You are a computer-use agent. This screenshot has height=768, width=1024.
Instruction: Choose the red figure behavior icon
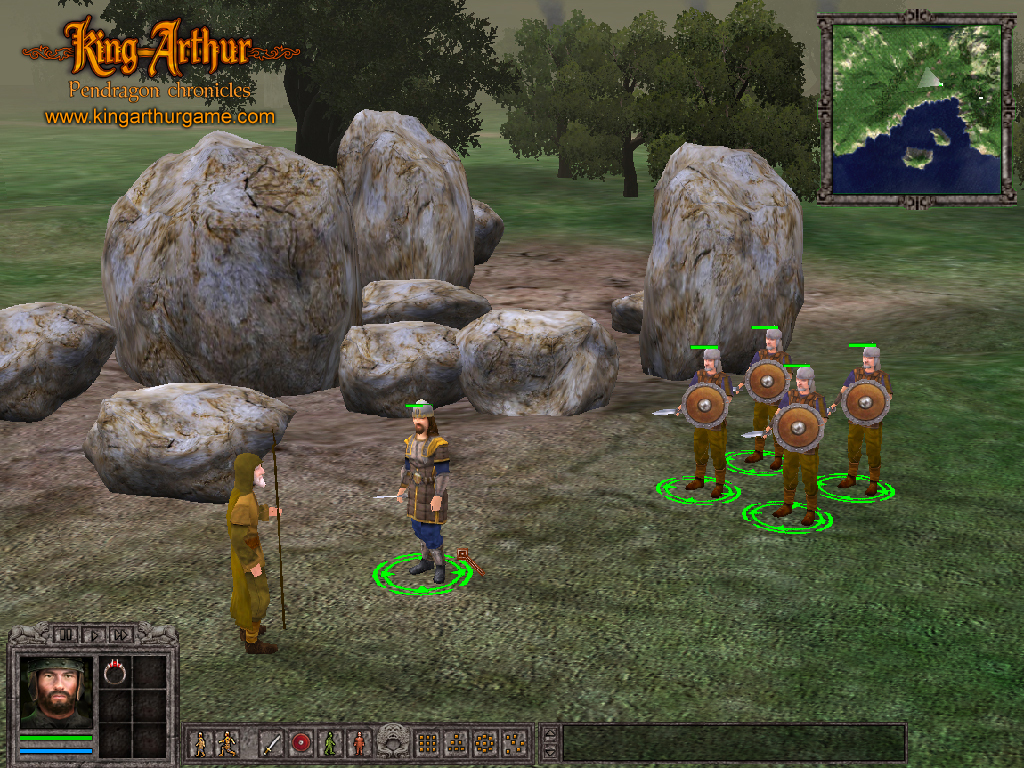pos(358,744)
